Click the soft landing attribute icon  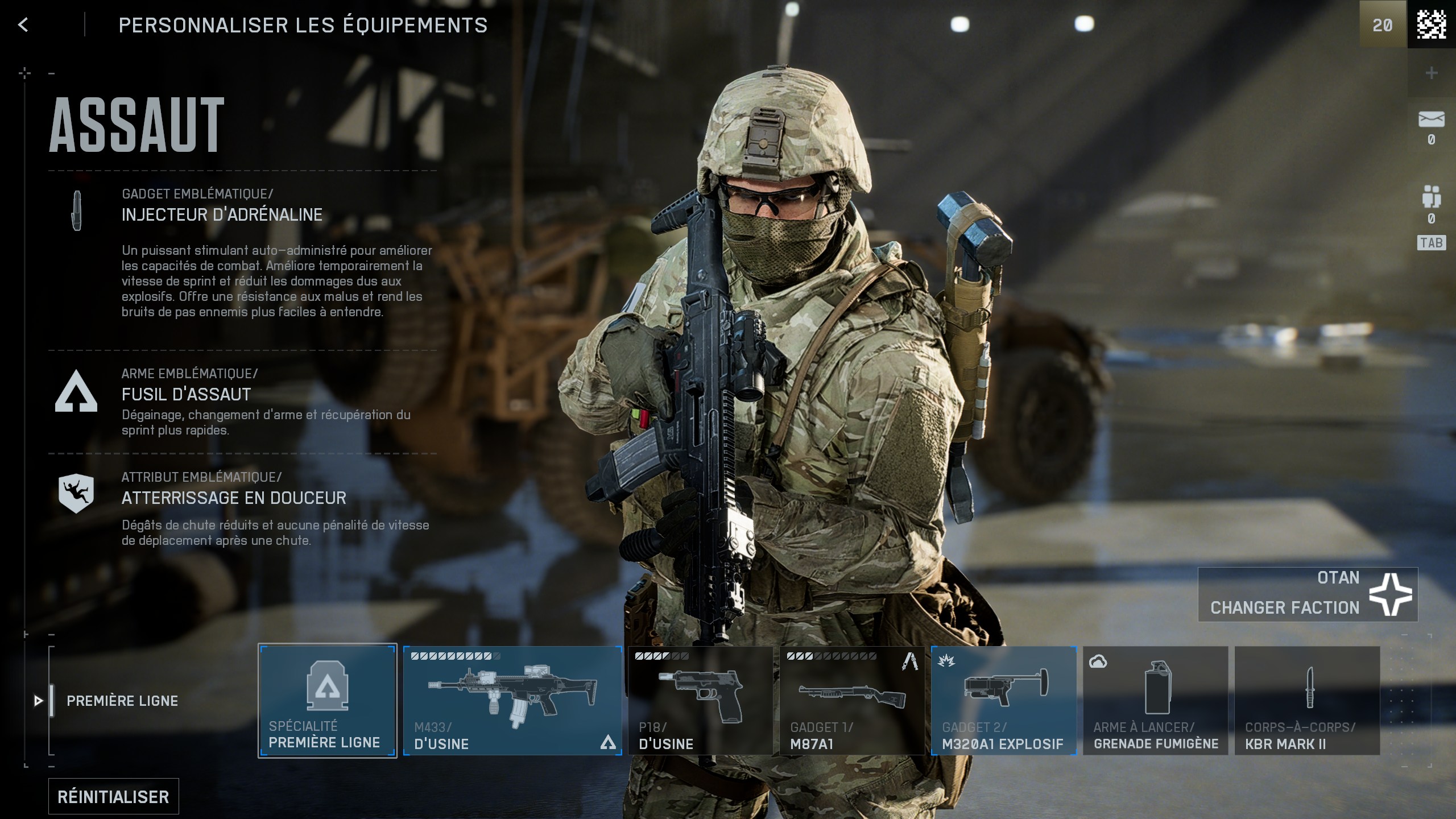[x=76, y=495]
